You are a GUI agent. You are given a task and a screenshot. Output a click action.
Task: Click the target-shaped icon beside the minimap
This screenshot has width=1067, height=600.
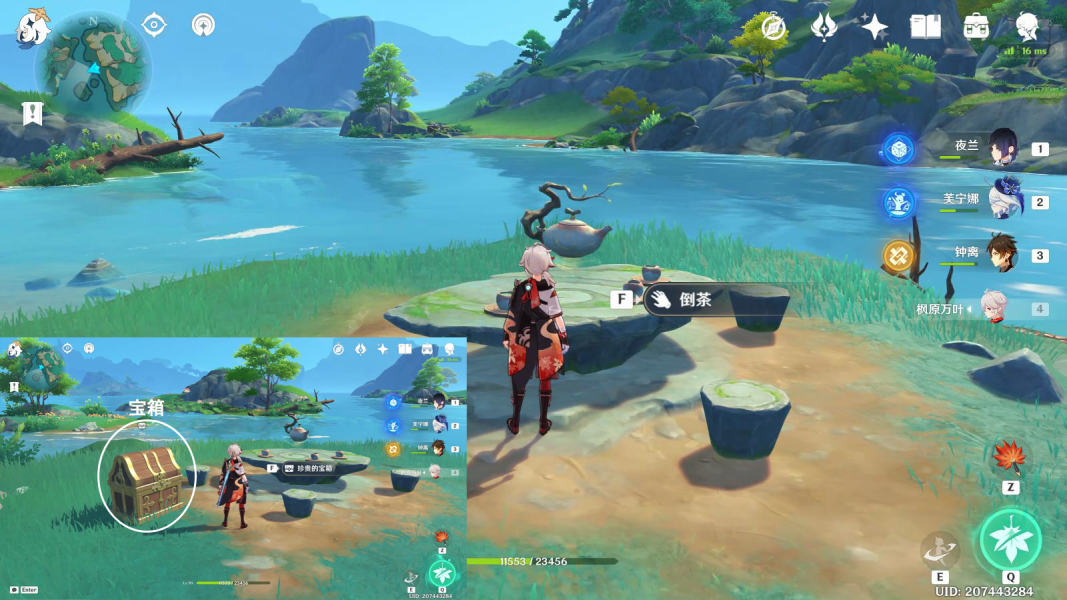coord(154,24)
